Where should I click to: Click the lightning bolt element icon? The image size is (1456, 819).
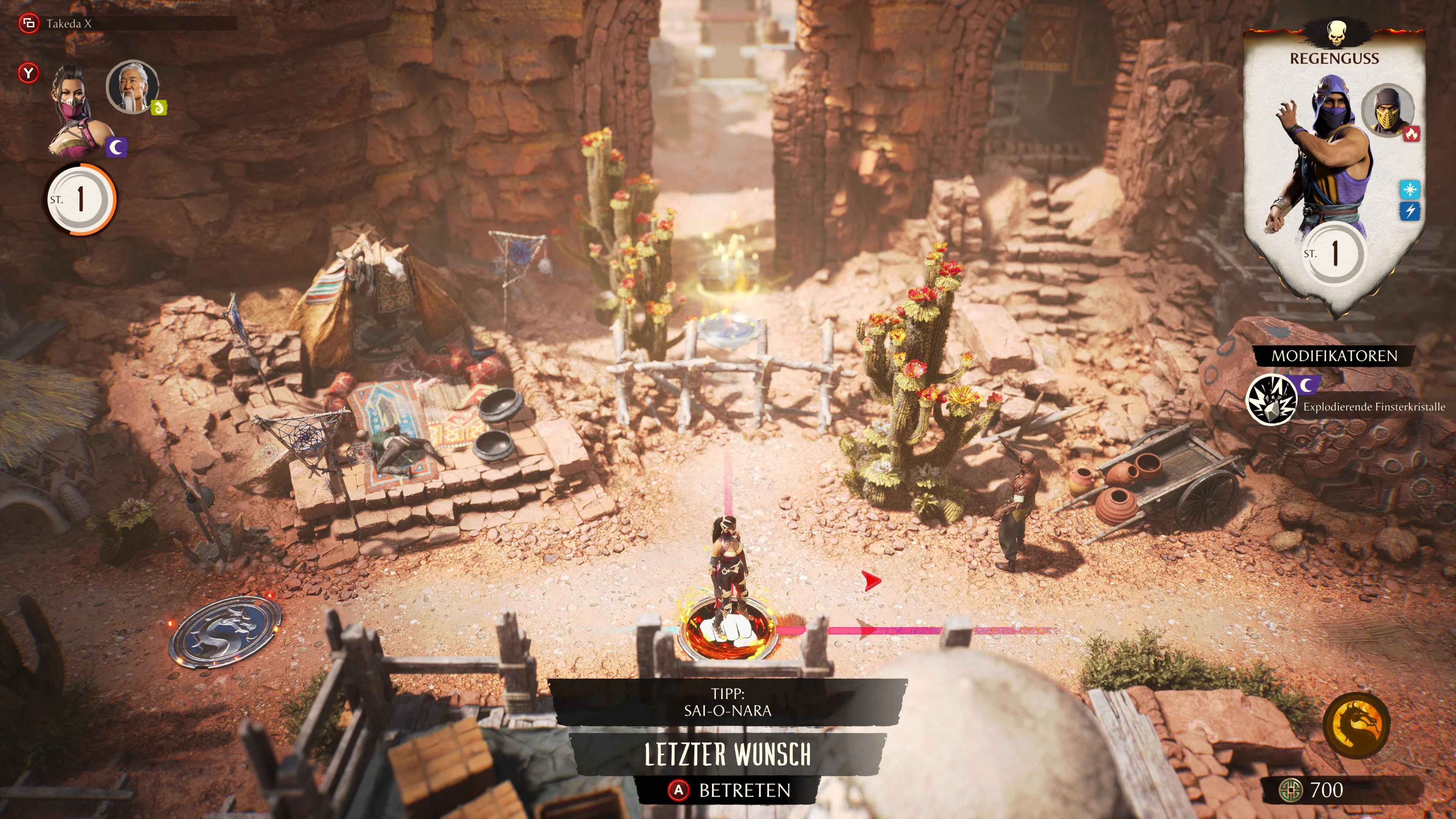(1410, 212)
